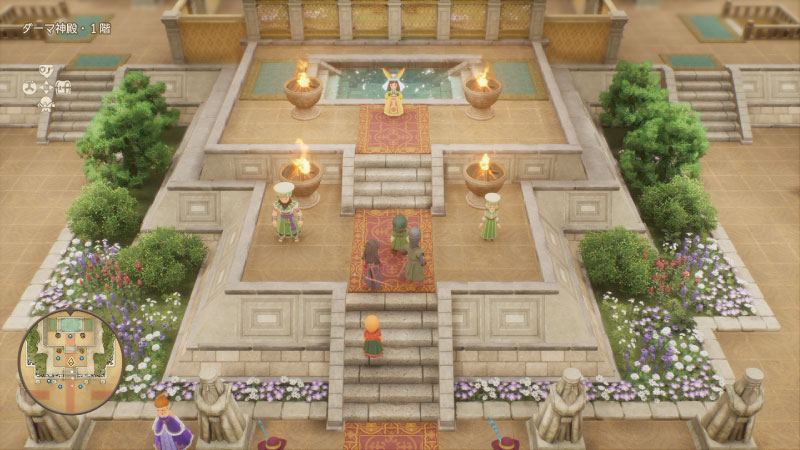The height and width of the screenshot is (450, 800).
Task: Choose the shield-shaped shortcut icon
Action: 46,70
